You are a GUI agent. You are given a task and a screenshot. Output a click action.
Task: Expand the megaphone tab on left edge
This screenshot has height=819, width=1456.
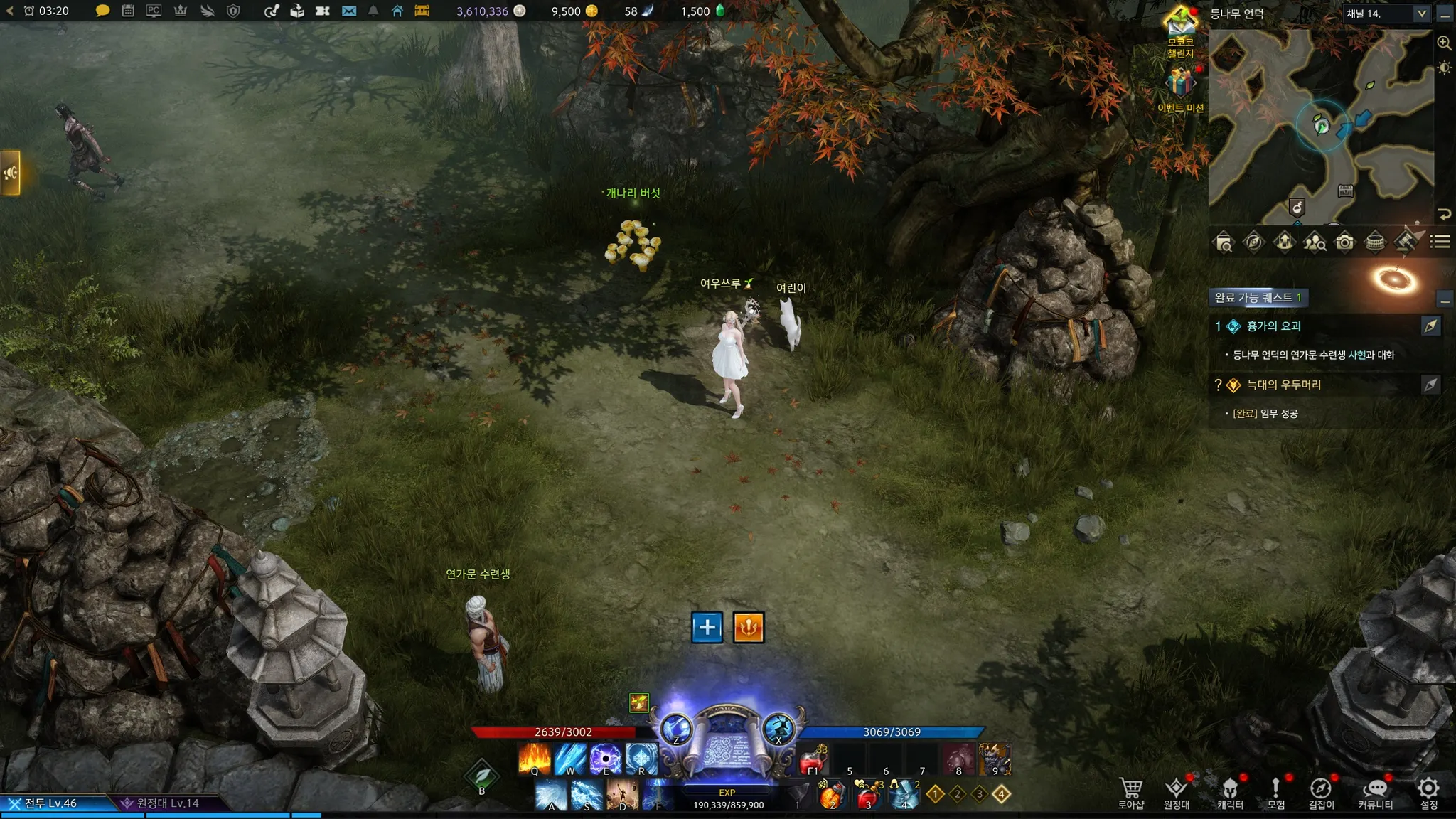10,173
